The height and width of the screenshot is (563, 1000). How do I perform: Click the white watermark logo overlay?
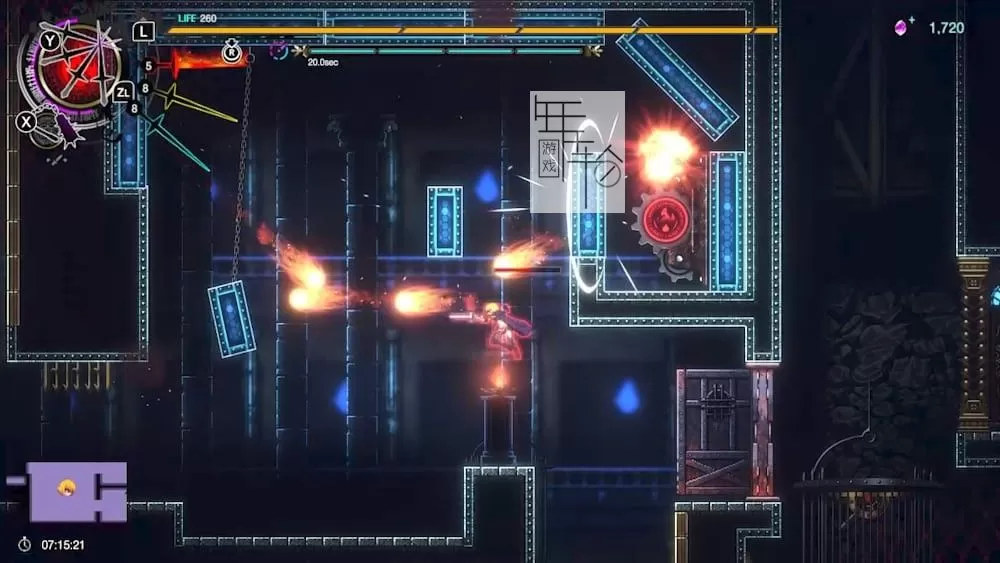577,152
